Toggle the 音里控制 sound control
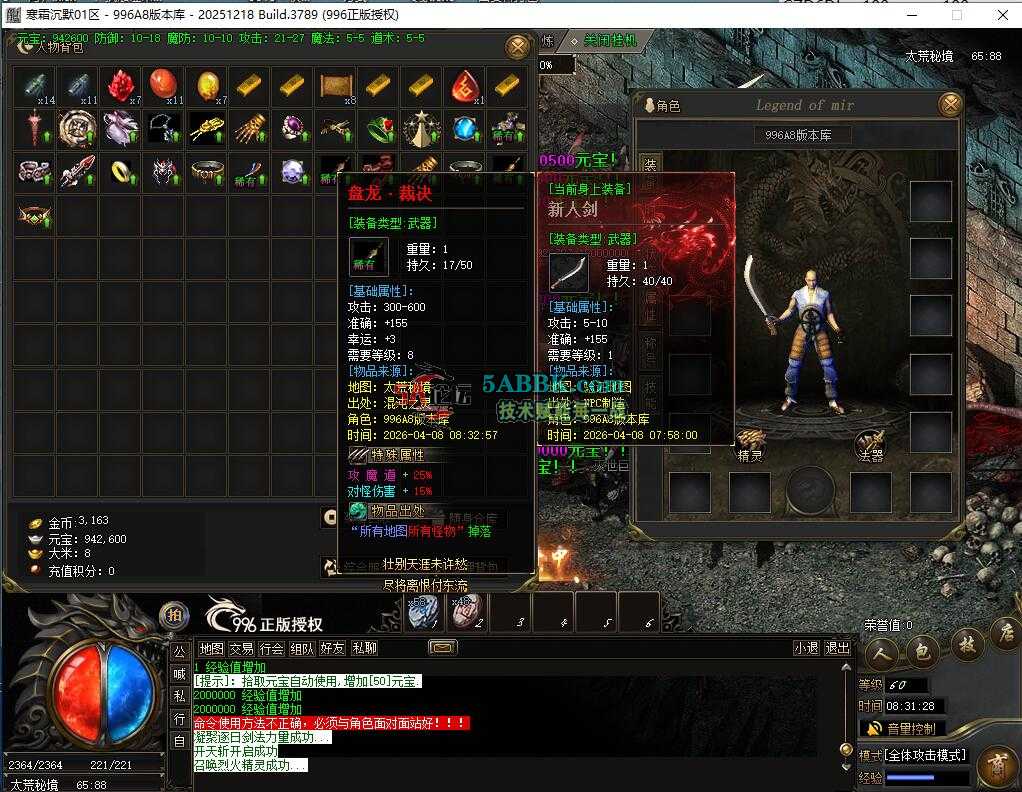The image size is (1022, 792). click(x=901, y=728)
